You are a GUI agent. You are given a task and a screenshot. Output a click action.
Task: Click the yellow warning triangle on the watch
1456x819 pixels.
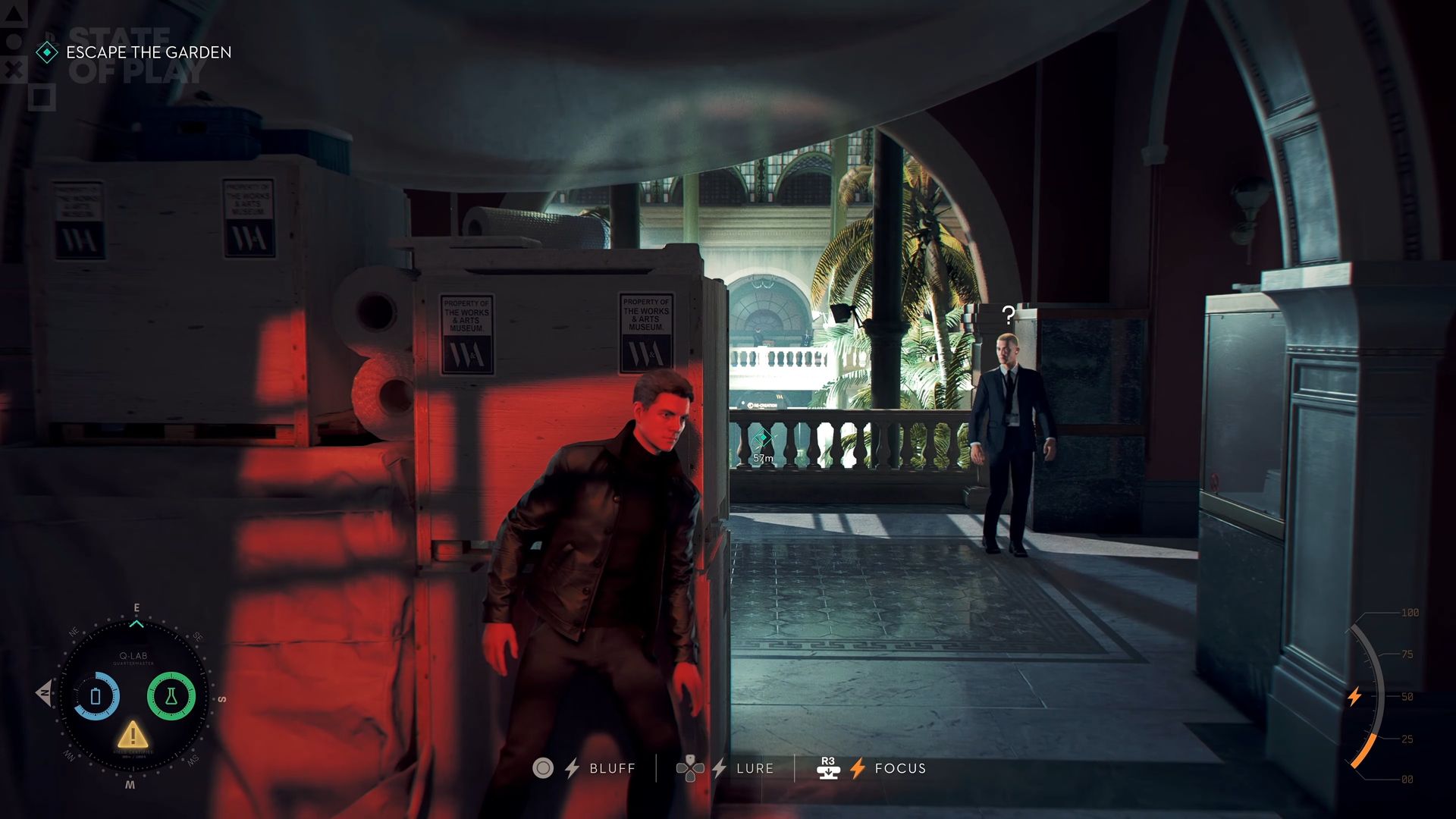(x=133, y=736)
